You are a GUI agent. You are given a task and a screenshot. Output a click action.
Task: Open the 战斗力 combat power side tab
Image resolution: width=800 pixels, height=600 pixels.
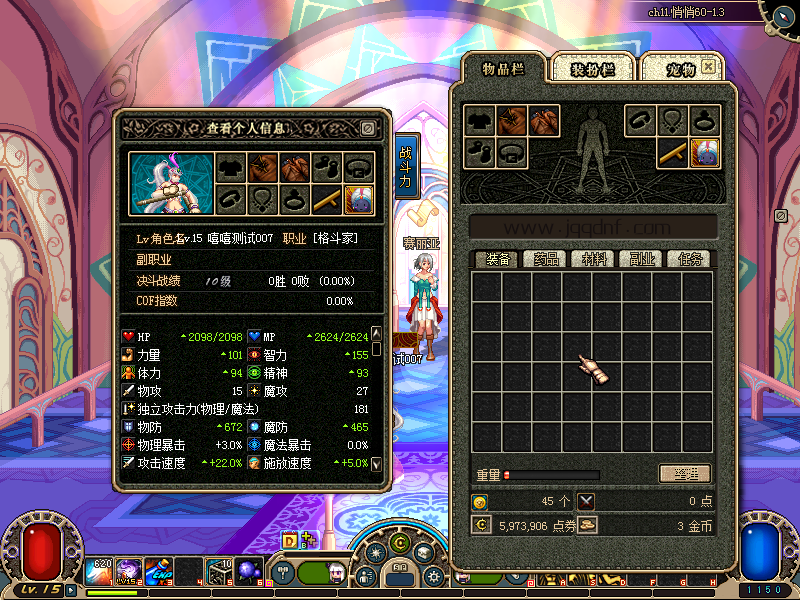[405, 167]
